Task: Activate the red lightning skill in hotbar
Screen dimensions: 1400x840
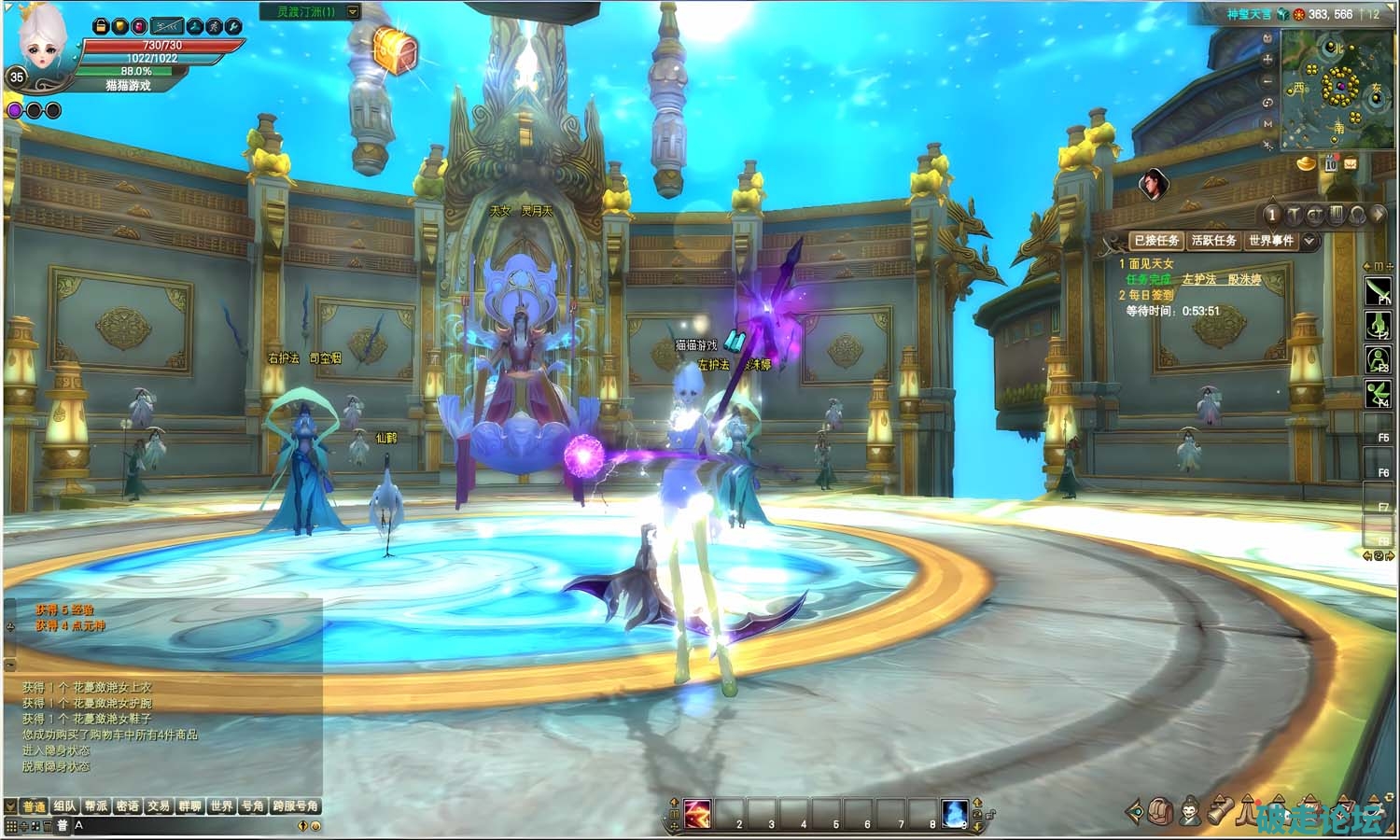Action: tap(697, 814)
